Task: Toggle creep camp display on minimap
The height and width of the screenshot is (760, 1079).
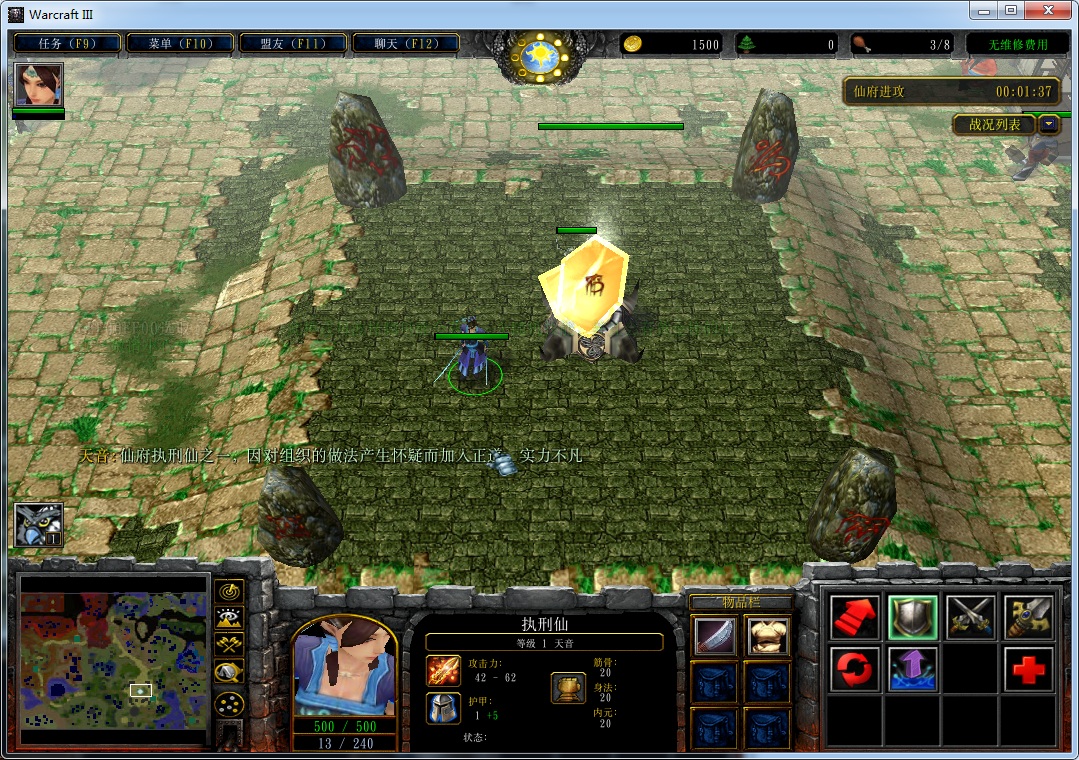Action: [230, 673]
